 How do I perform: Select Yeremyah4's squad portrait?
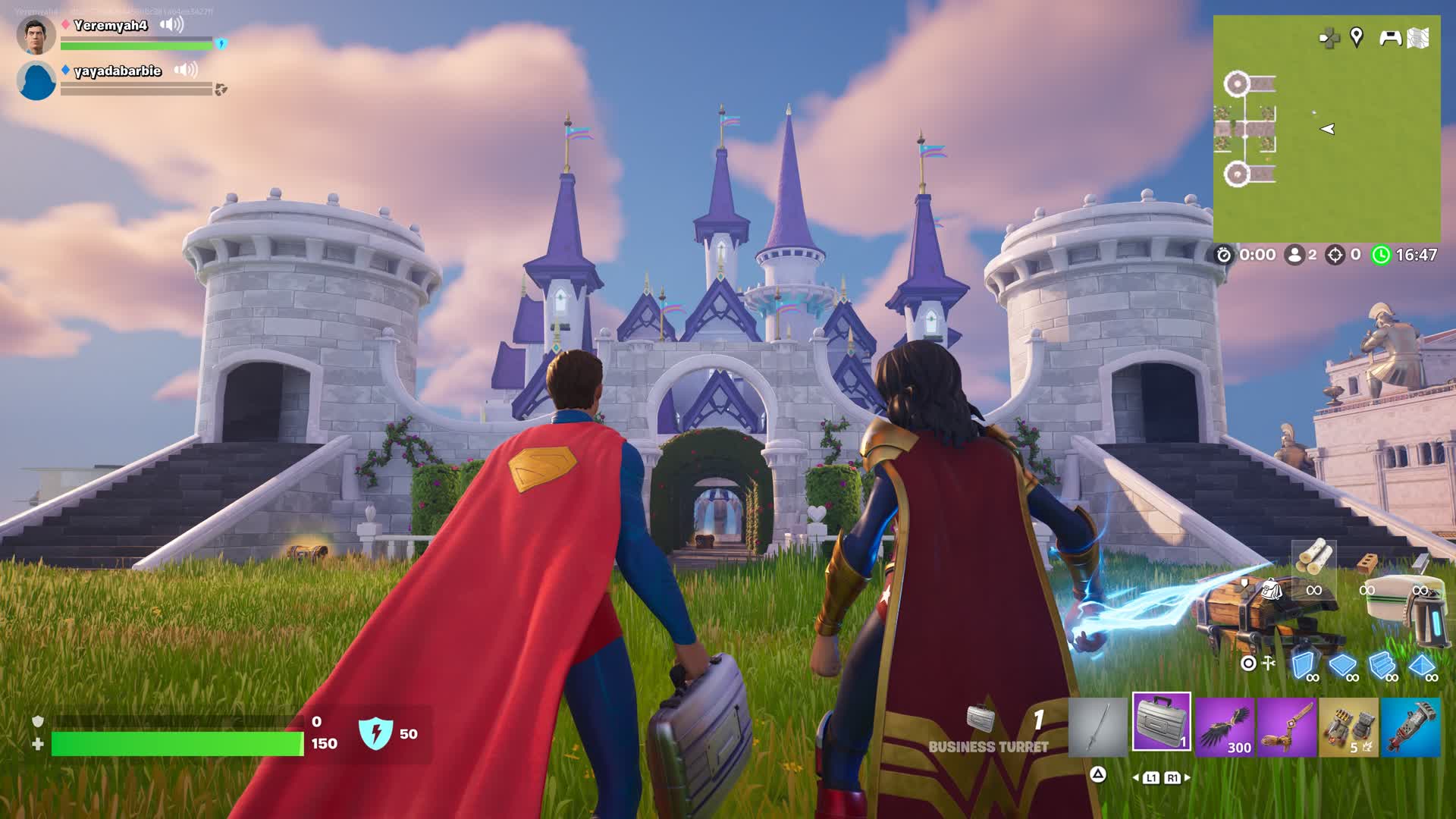coord(36,36)
